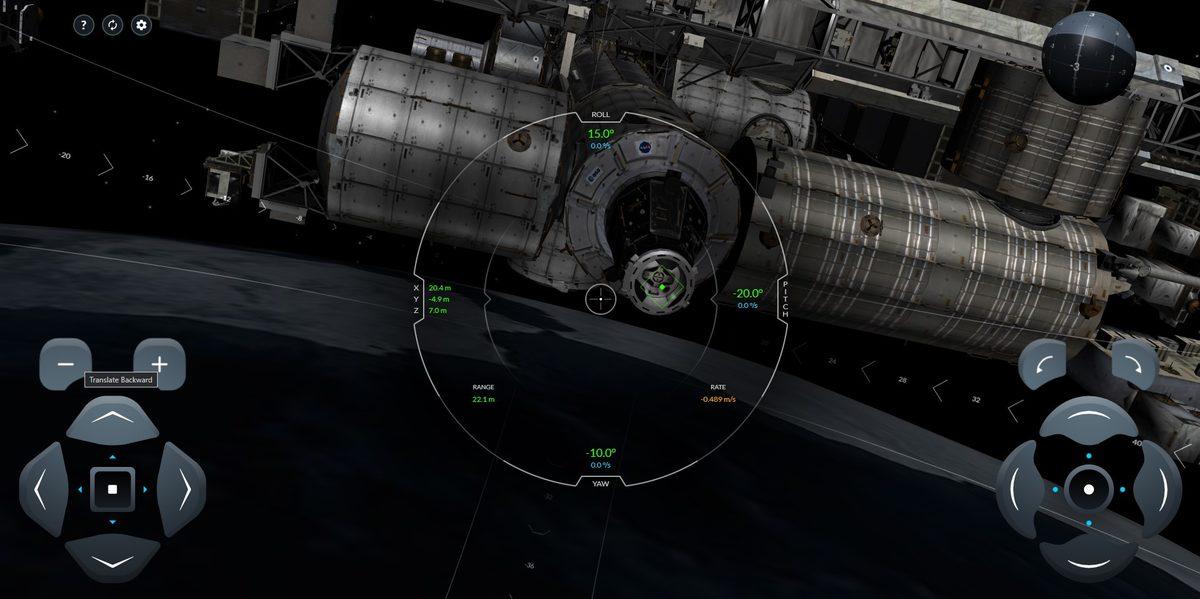Viewport: 1200px width, 599px height.
Task: Yaw left using the rotation pad's left button
Action: tap(1017, 489)
